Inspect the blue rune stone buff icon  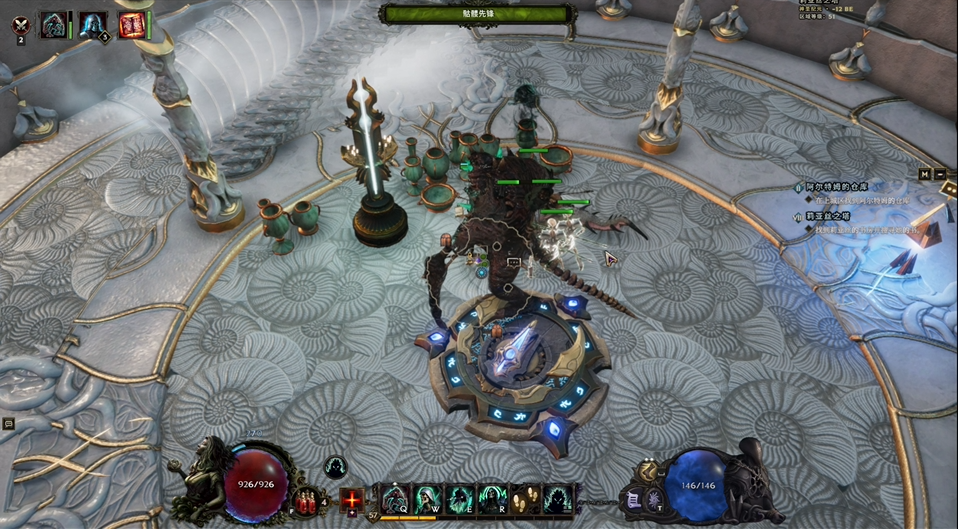tap(53, 24)
